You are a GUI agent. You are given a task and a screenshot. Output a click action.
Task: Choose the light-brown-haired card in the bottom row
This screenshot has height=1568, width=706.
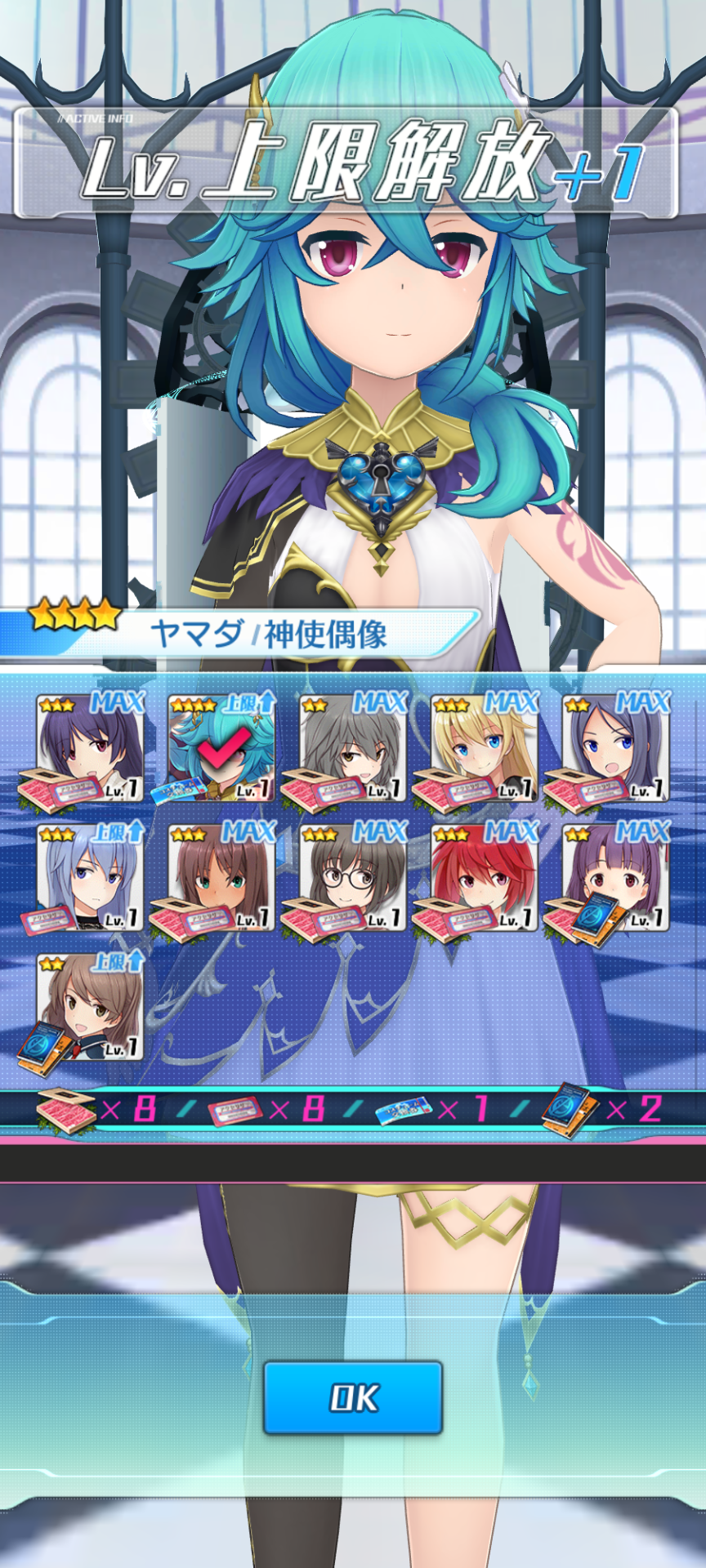coord(90,1008)
